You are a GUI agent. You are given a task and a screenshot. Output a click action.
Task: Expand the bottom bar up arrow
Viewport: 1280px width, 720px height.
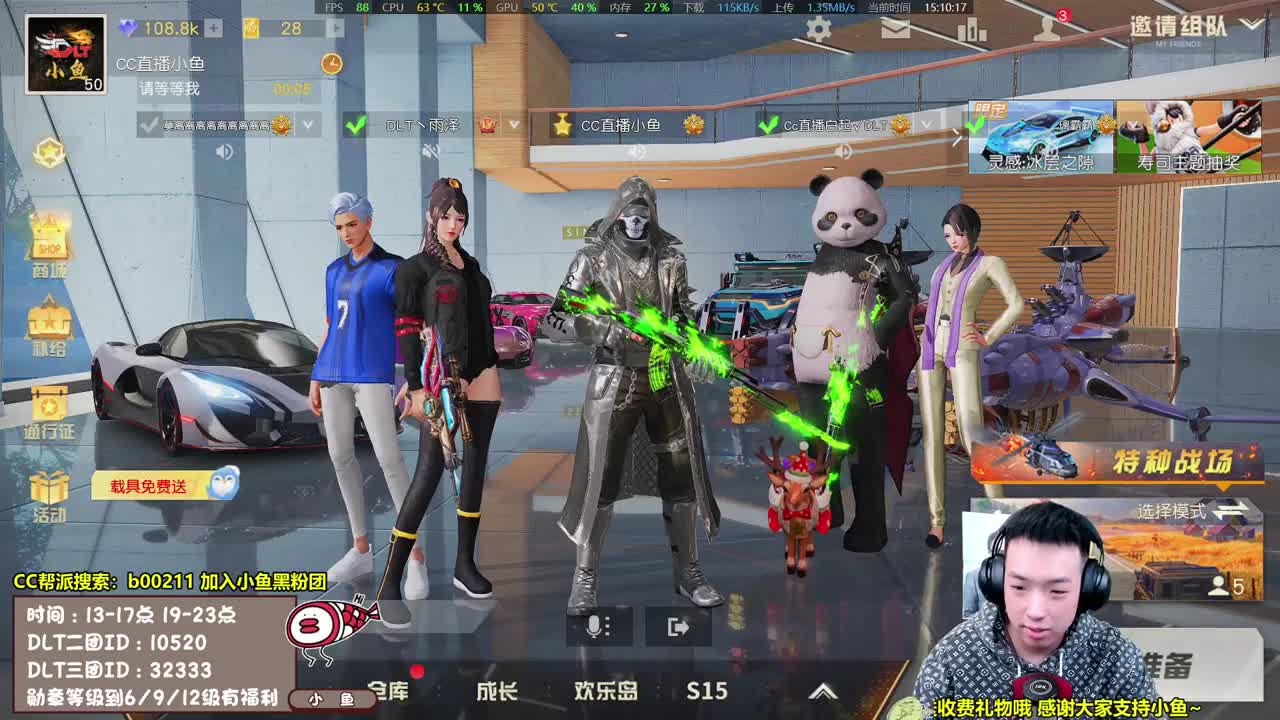tap(825, 690)
